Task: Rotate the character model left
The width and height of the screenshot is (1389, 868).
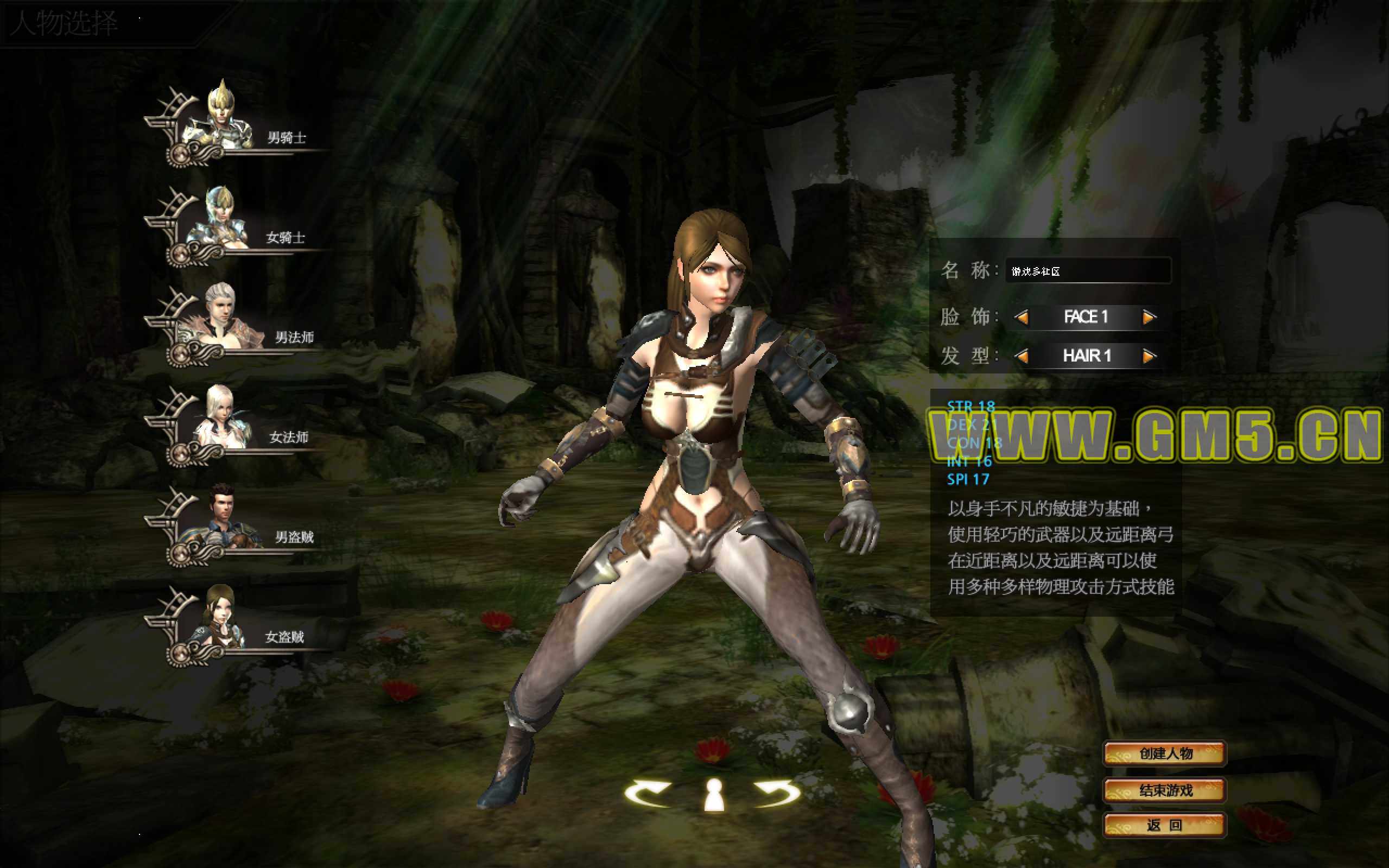Action: tap(648, 794)
